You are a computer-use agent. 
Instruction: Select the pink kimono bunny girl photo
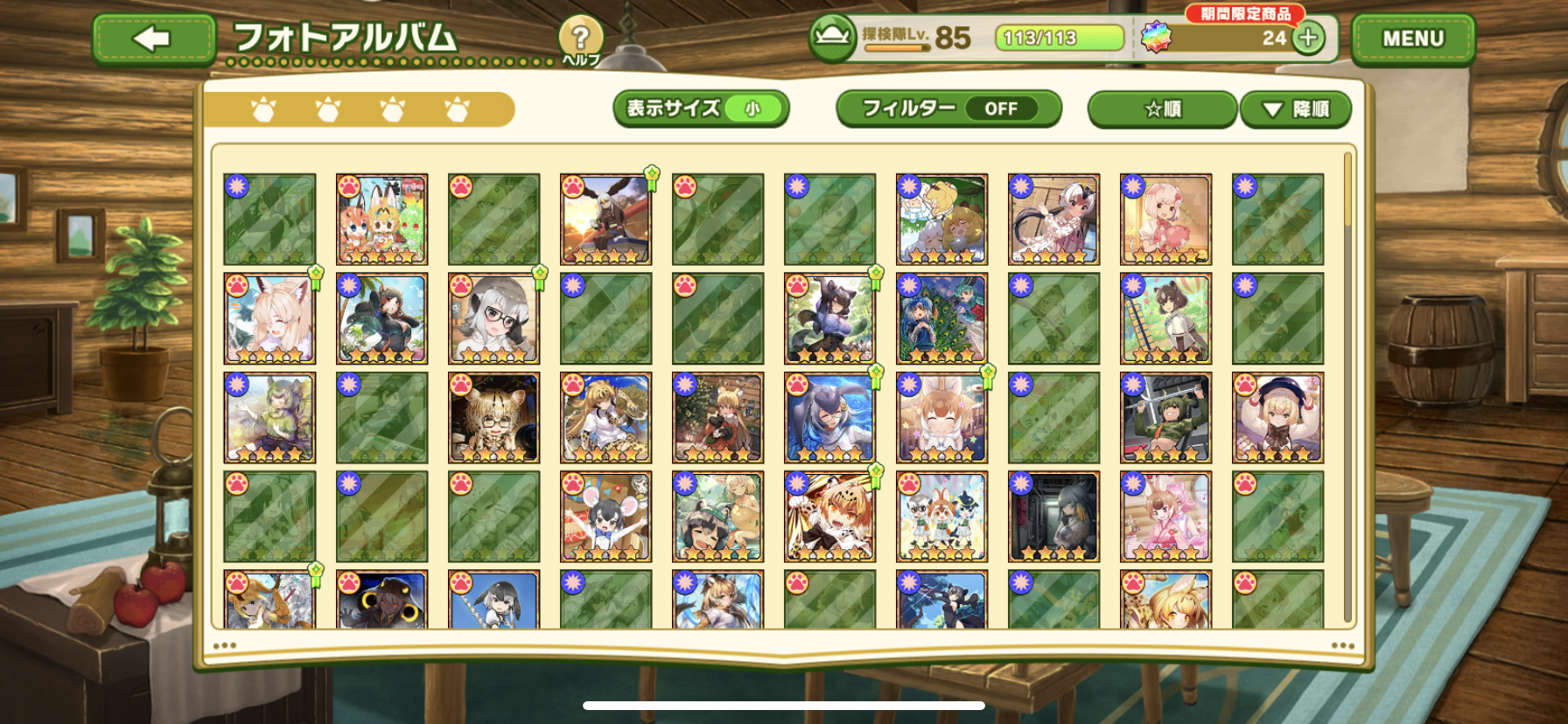click(x=1165, y=517)
